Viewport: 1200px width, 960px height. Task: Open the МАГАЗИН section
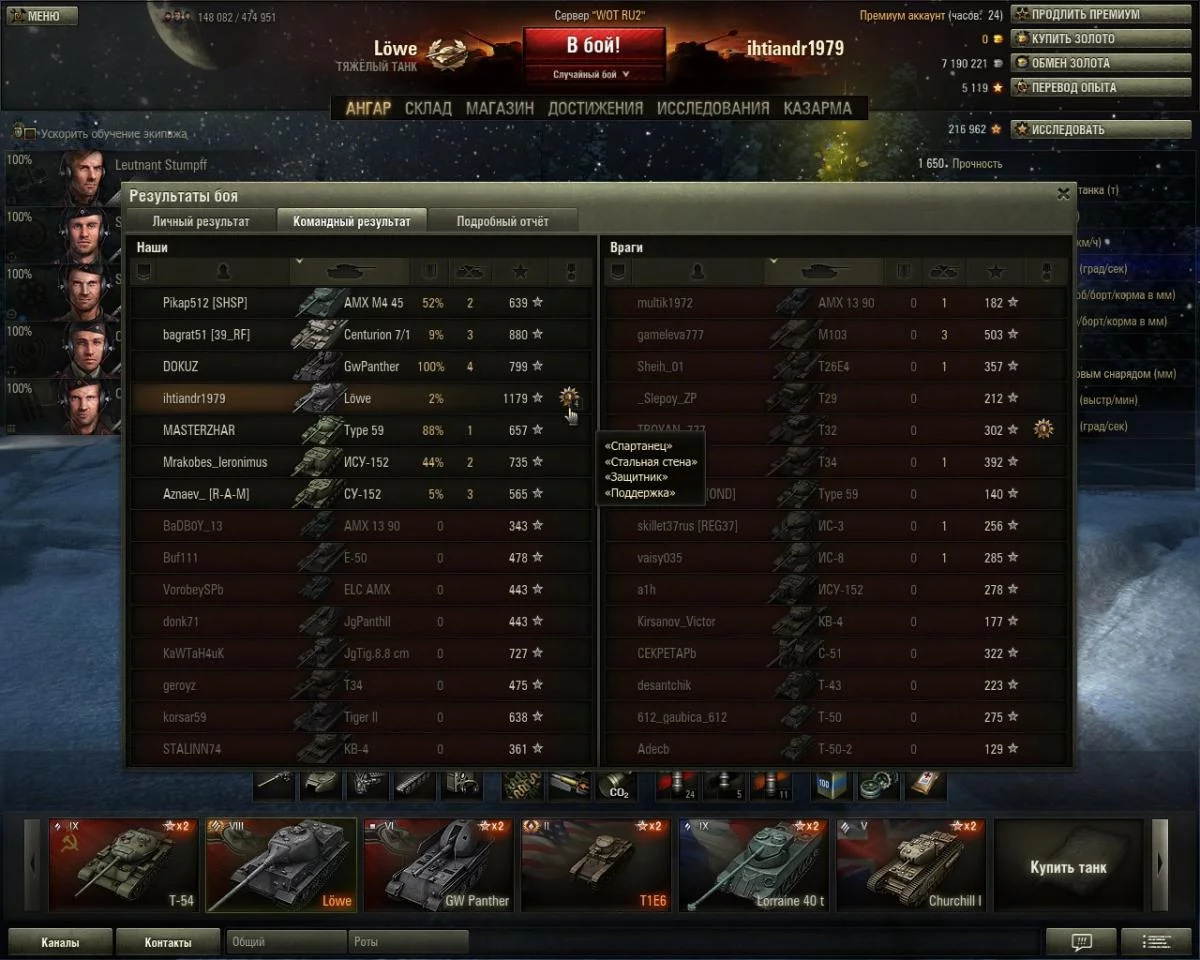[x=500, y=108]
